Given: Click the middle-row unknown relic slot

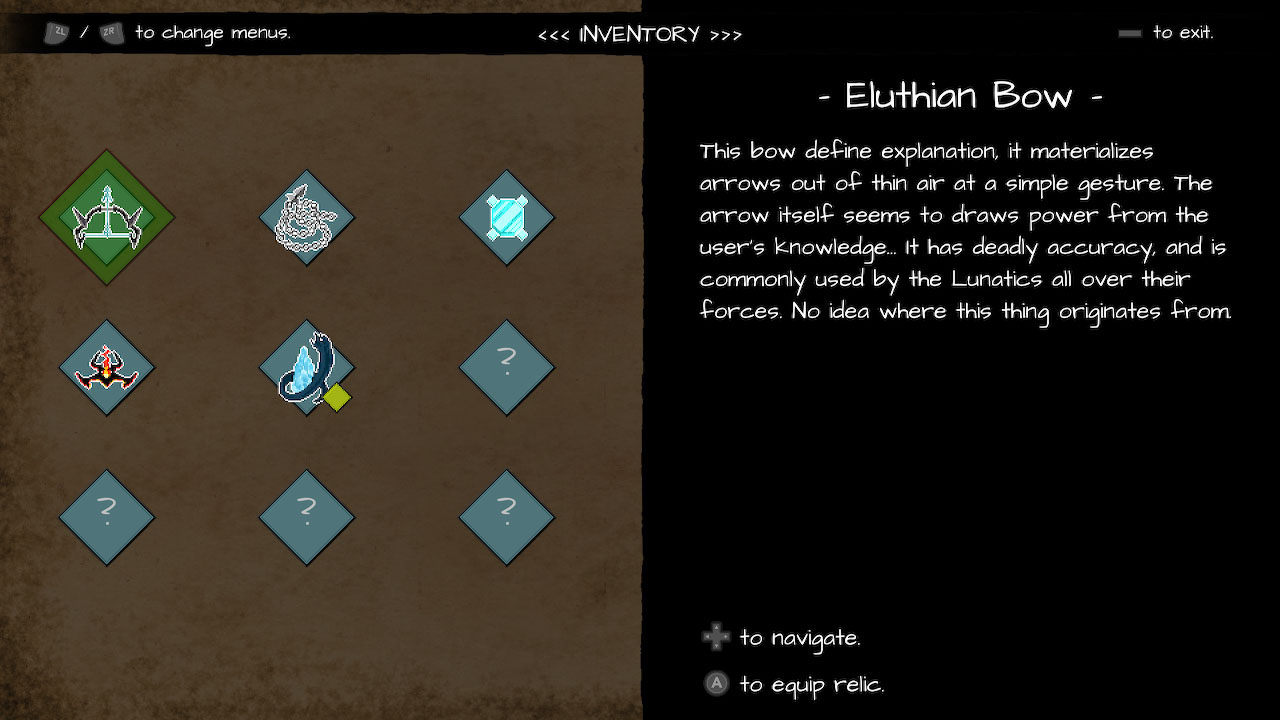Looking at the screenshot, I should click(x=507, y=367).
